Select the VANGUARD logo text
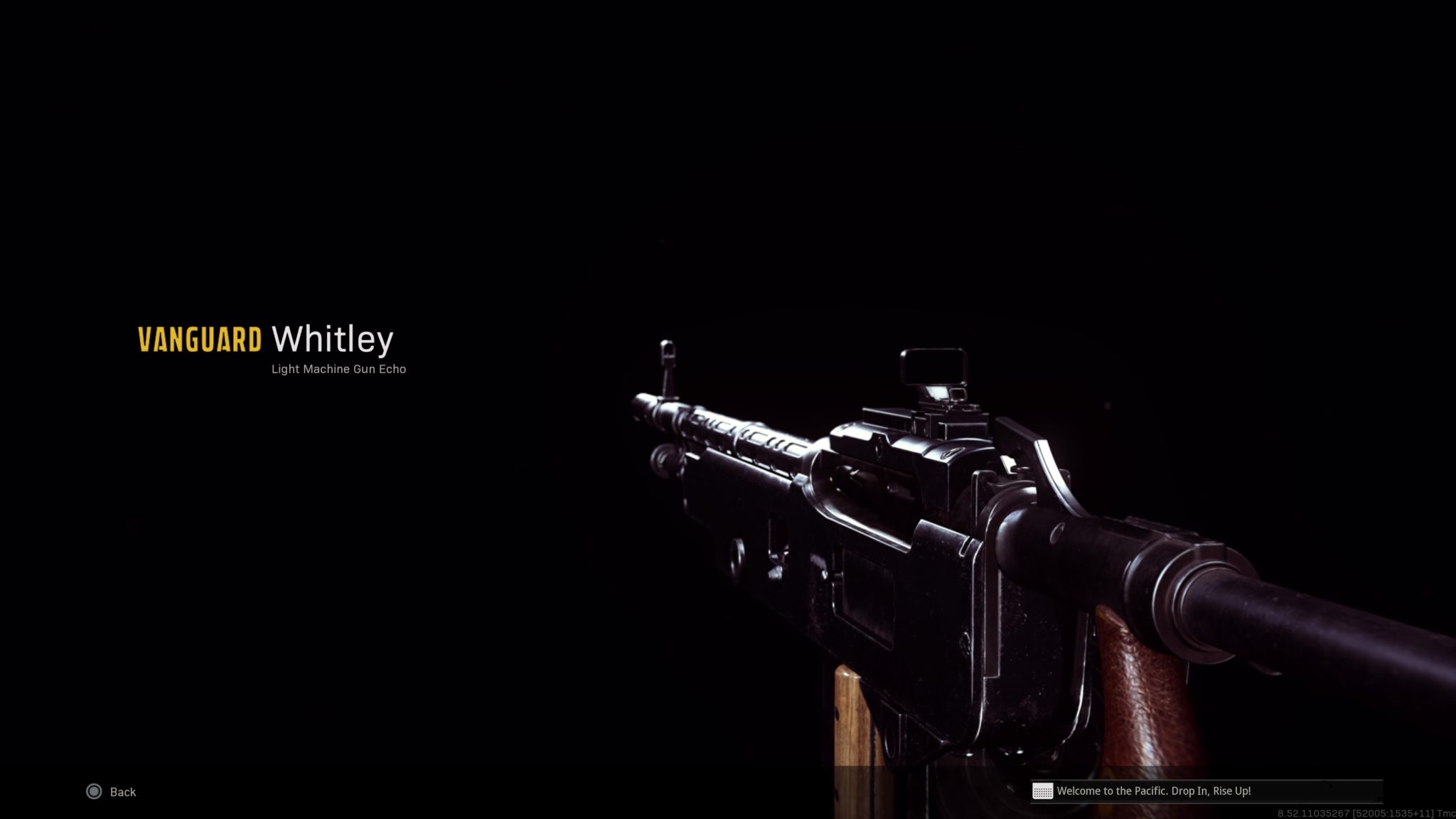The image size is (1456, 819). tap(200, 340)
